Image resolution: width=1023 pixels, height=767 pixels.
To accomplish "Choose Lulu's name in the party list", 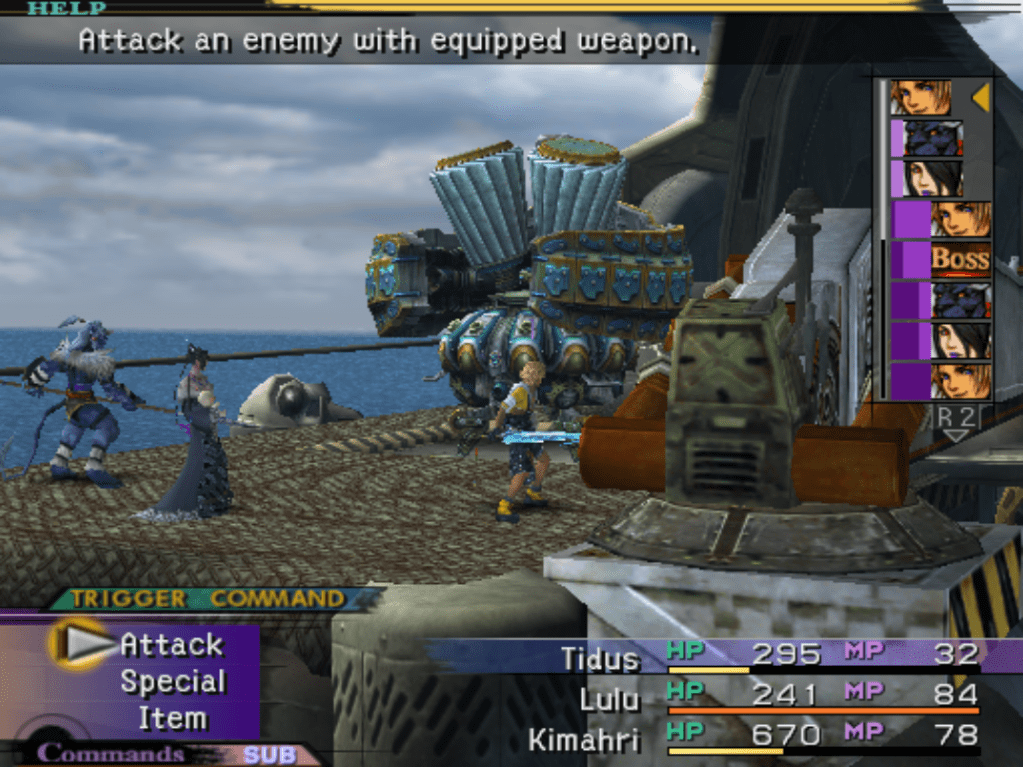I will (609, 699).
